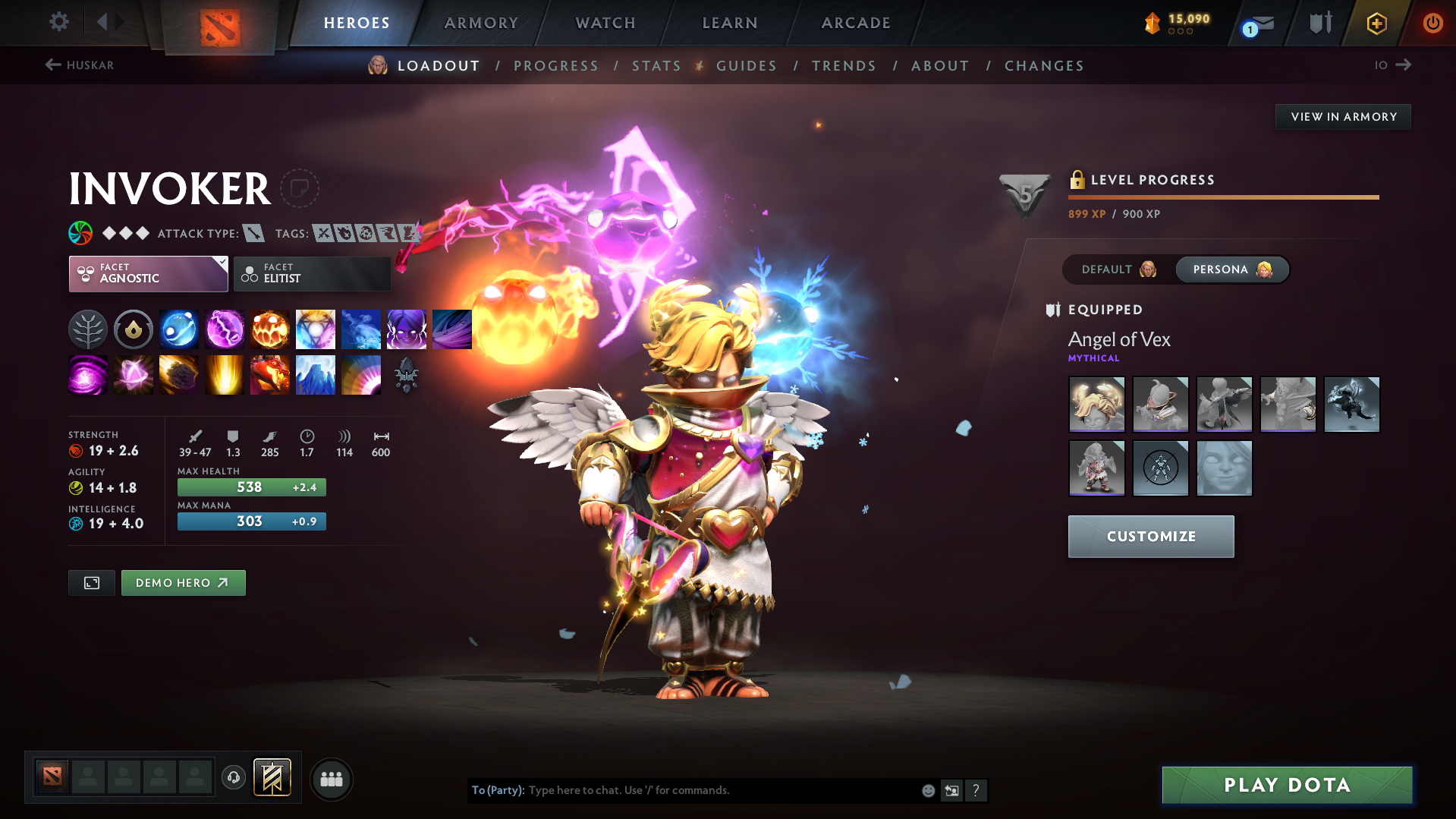Open the settings gear icon
1456x819 pixels.
tap(59, 23)
